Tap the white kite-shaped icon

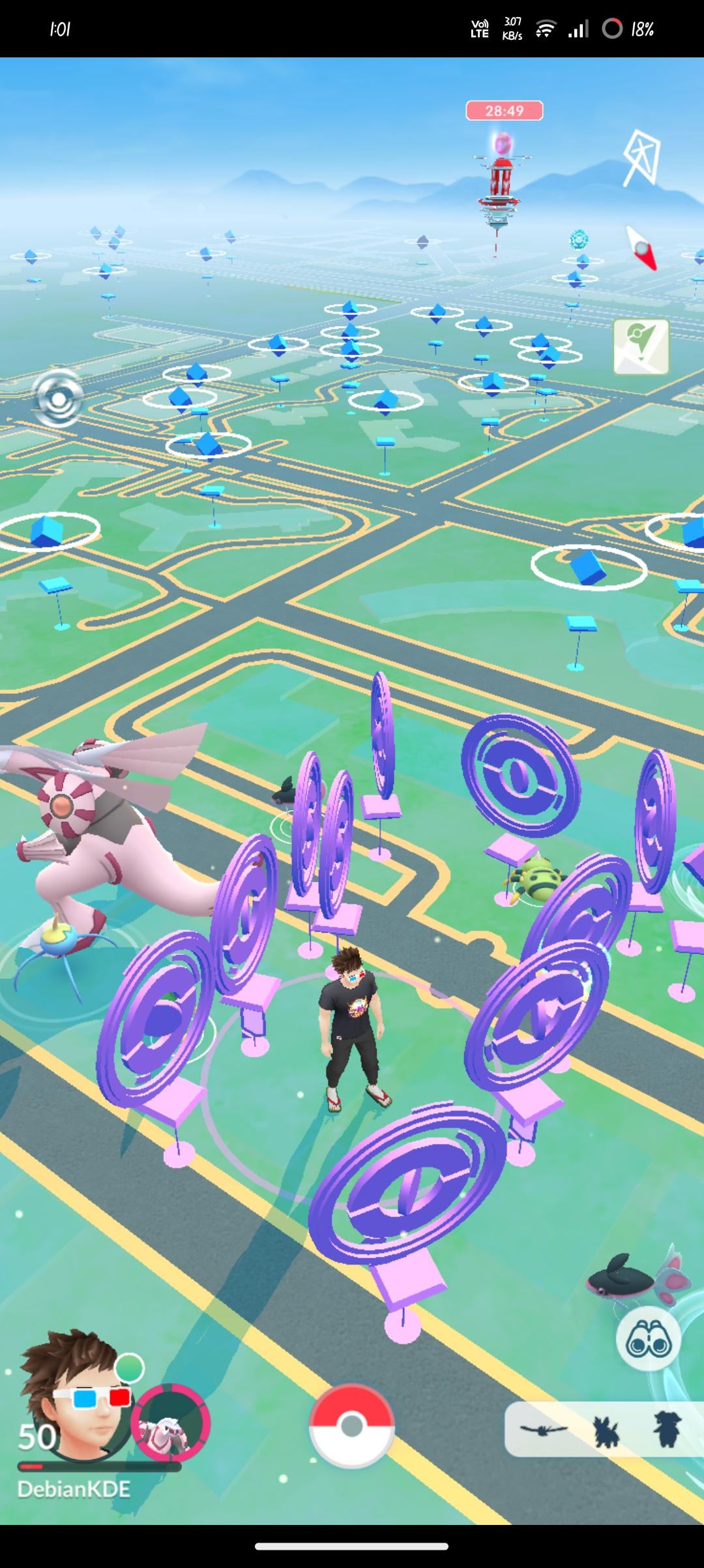(641, 158)
